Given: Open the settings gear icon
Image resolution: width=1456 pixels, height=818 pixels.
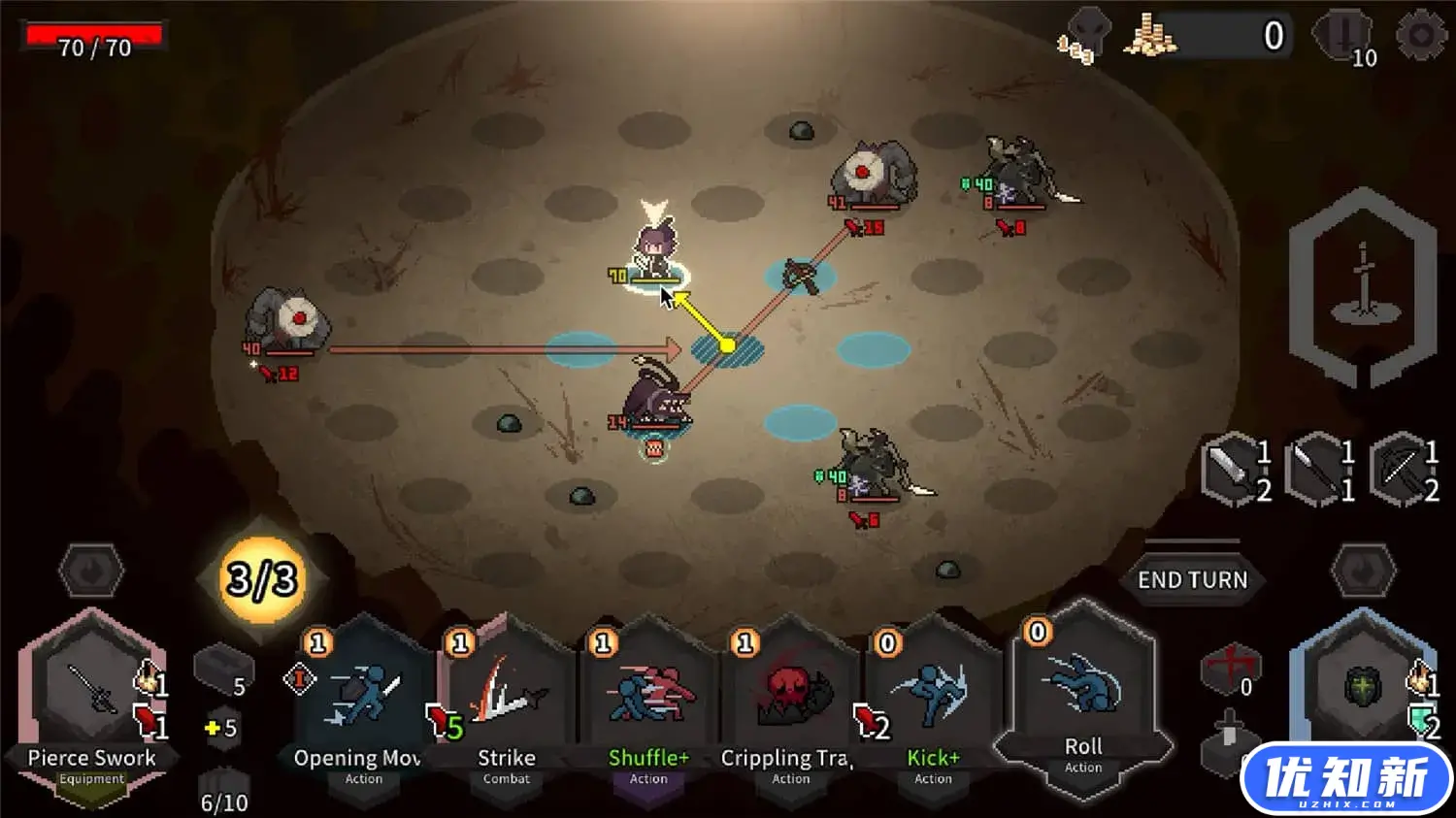Looking at the screenshot, I should [x=1420, y=36].
